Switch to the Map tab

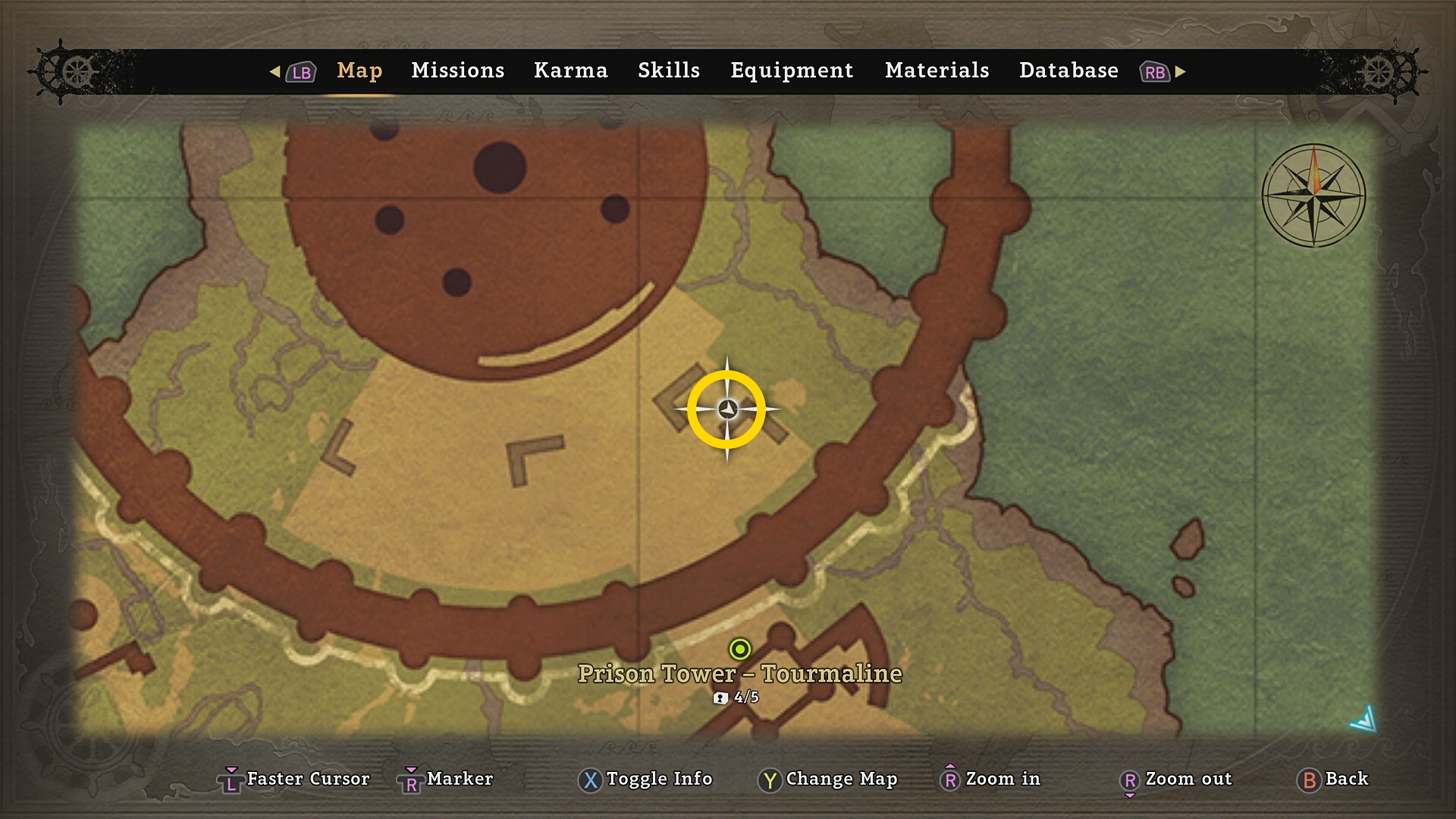coord(359,71)
